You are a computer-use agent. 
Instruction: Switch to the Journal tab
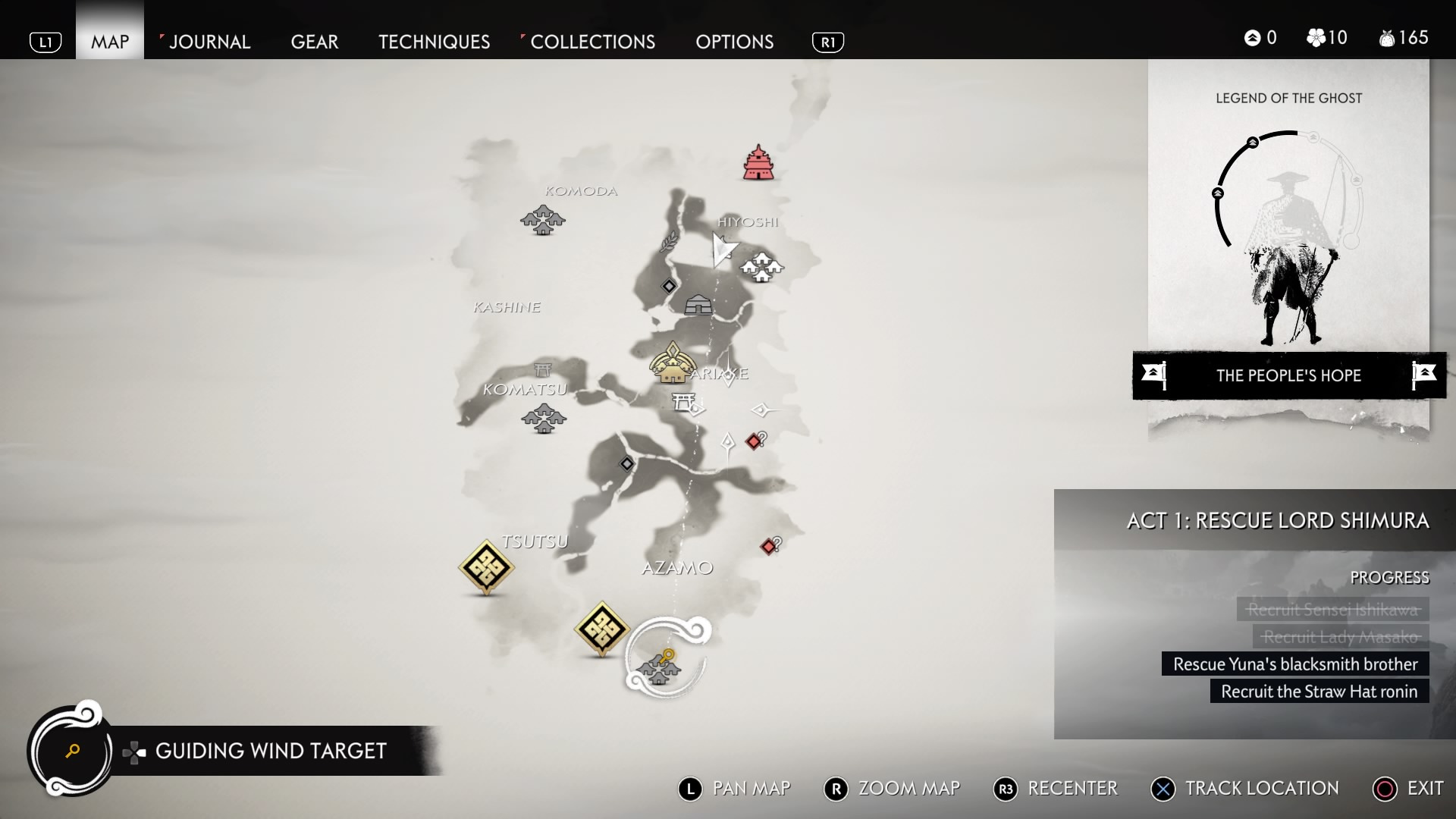(x=209, y=42)
